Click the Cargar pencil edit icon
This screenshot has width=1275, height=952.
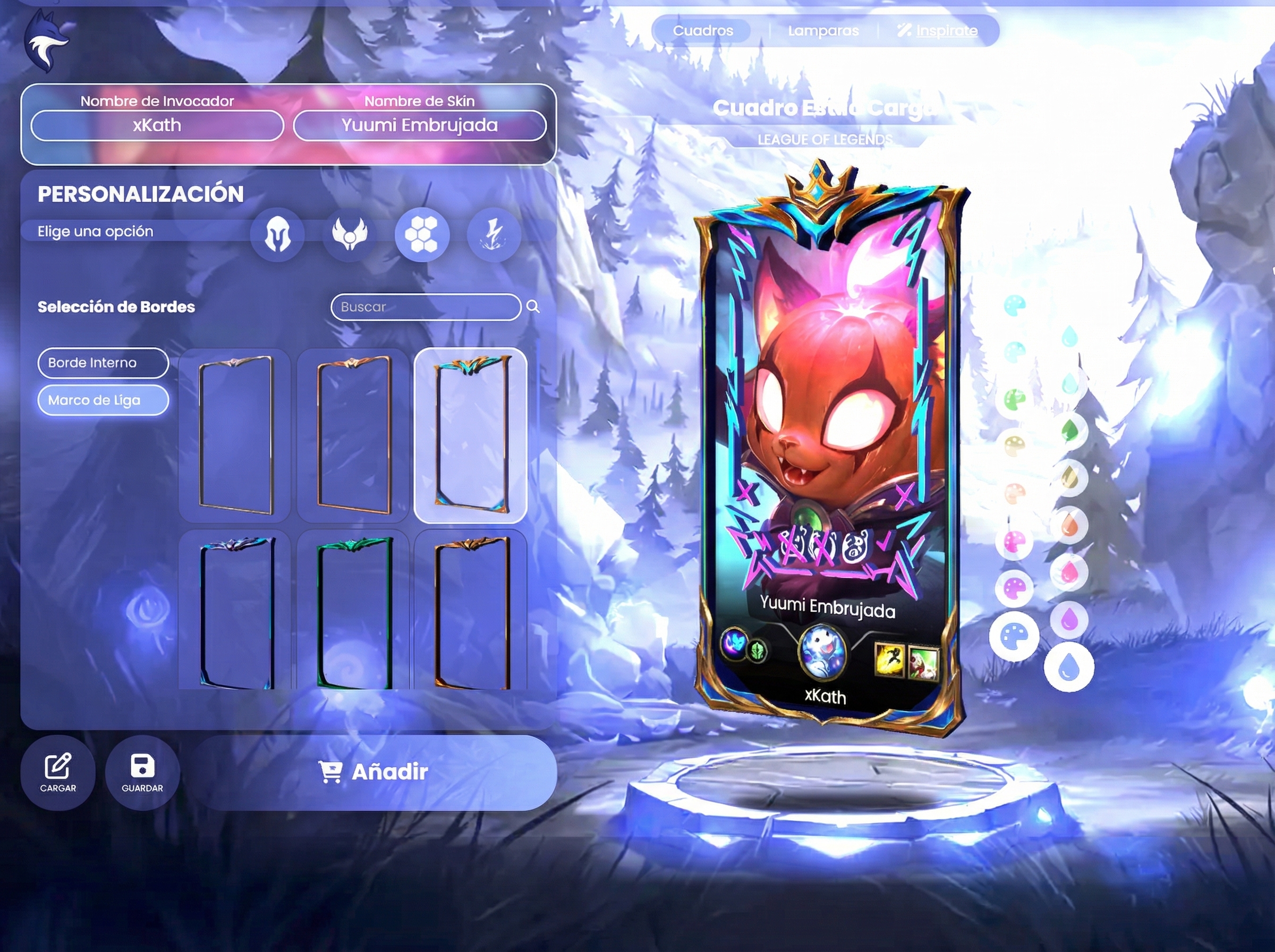click(x=57, y=766)
